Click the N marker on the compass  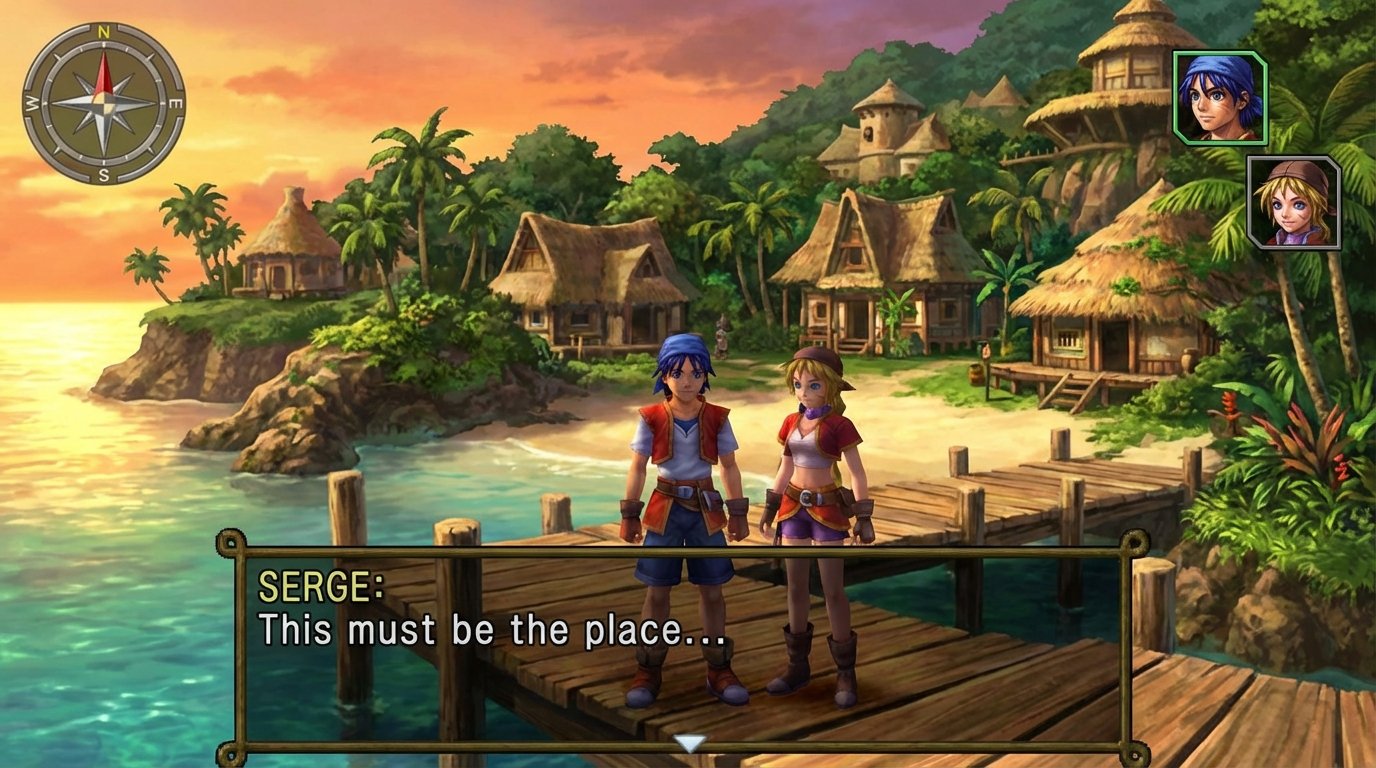[104, 31]
